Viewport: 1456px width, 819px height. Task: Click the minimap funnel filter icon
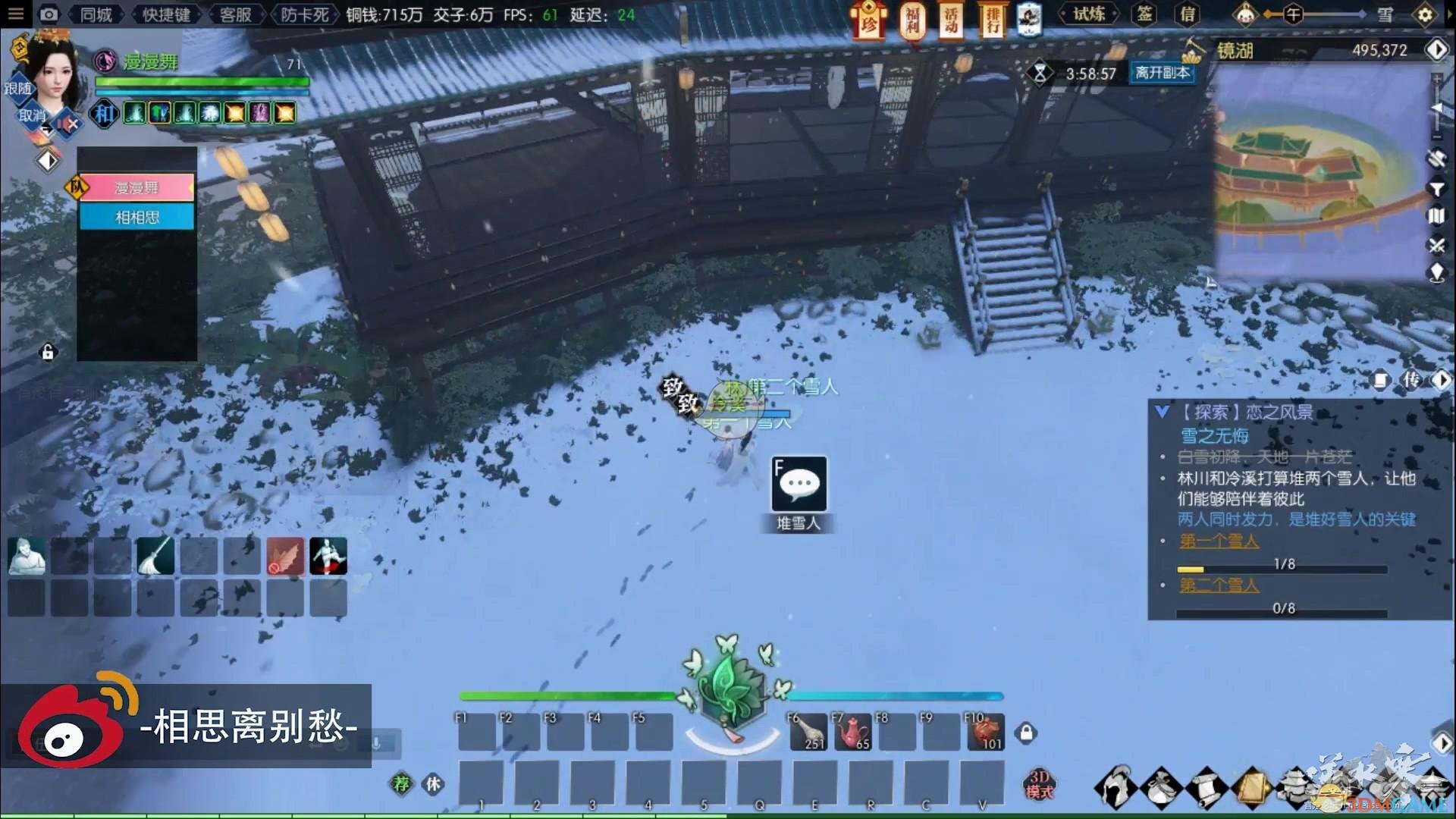pos(1436,188)
